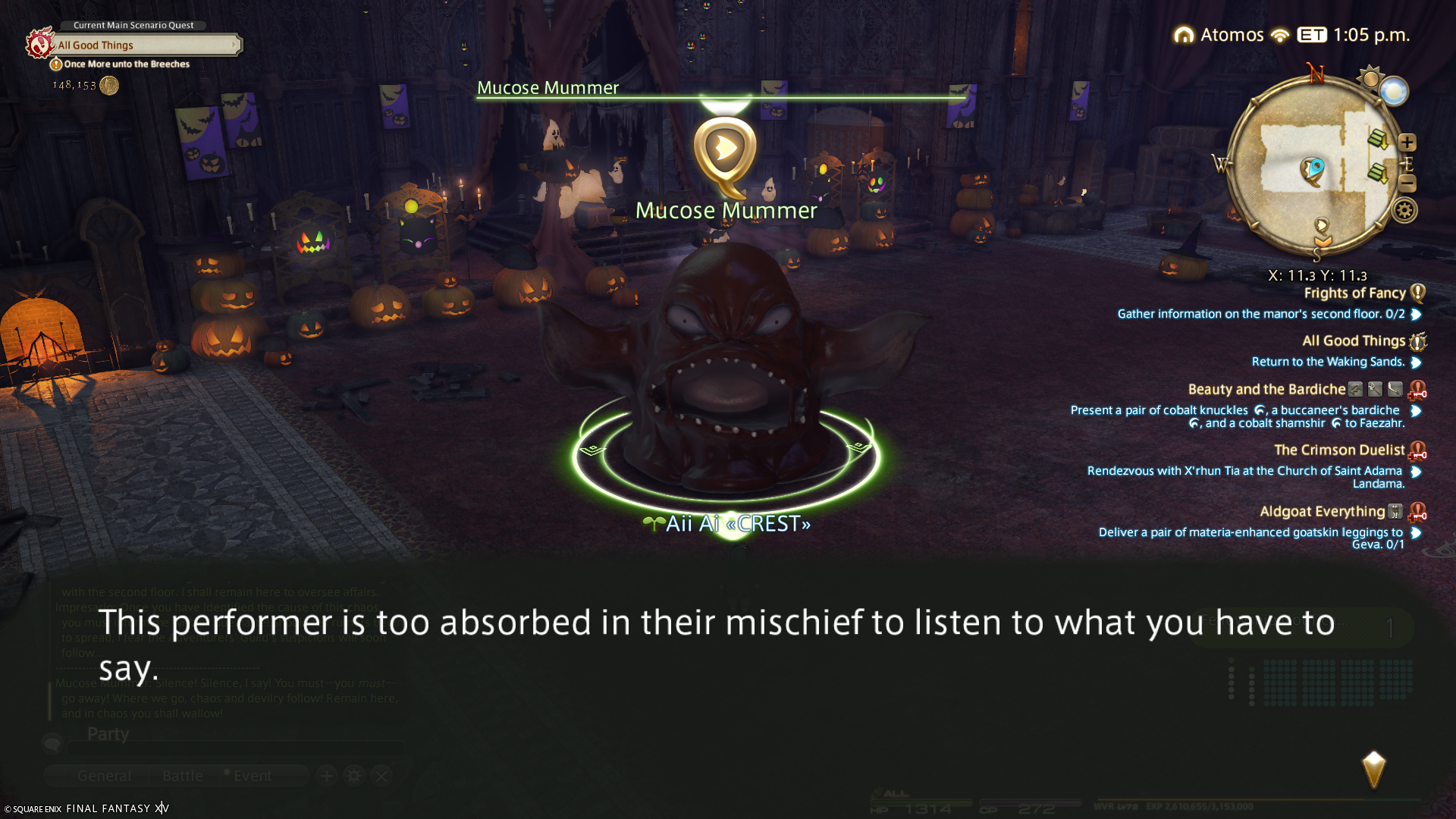Advance dialogue with the gold crystal arrow
The image size is (1456, 819).
point(1373,770)
